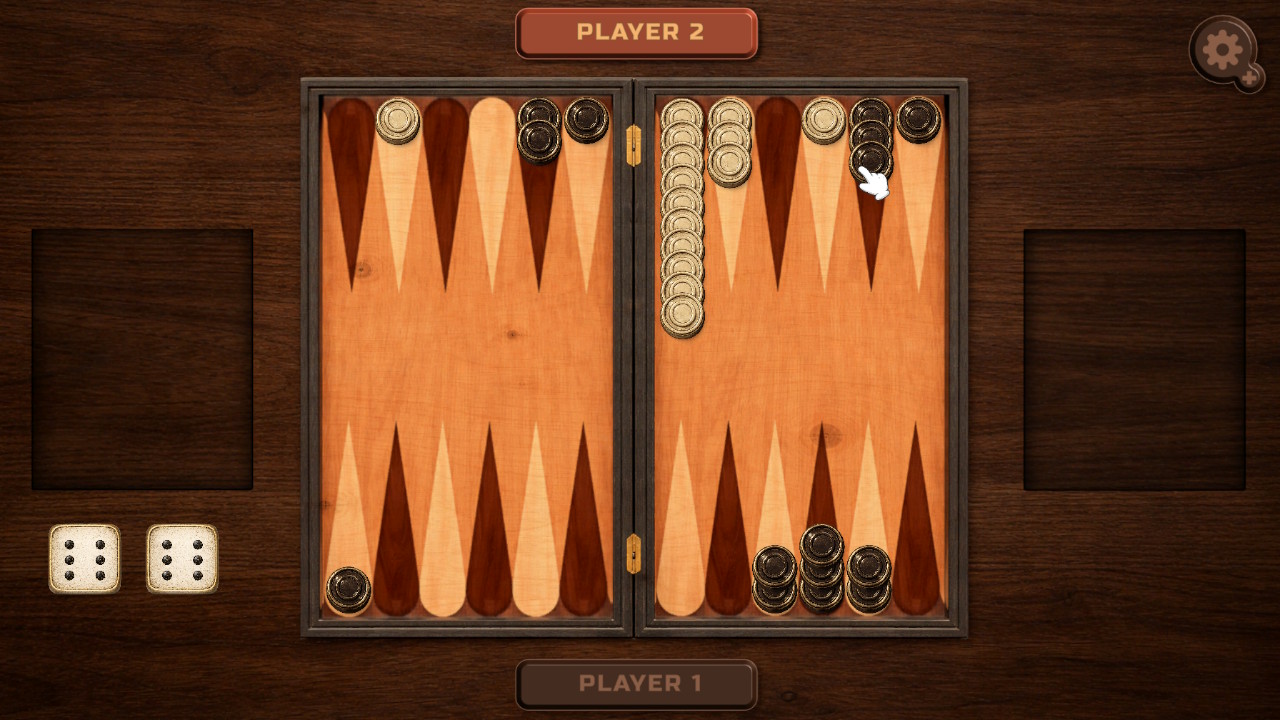This screenshot has height=720, width=1280.
Task: Click the left die showing six
Action: coord(84,556)
